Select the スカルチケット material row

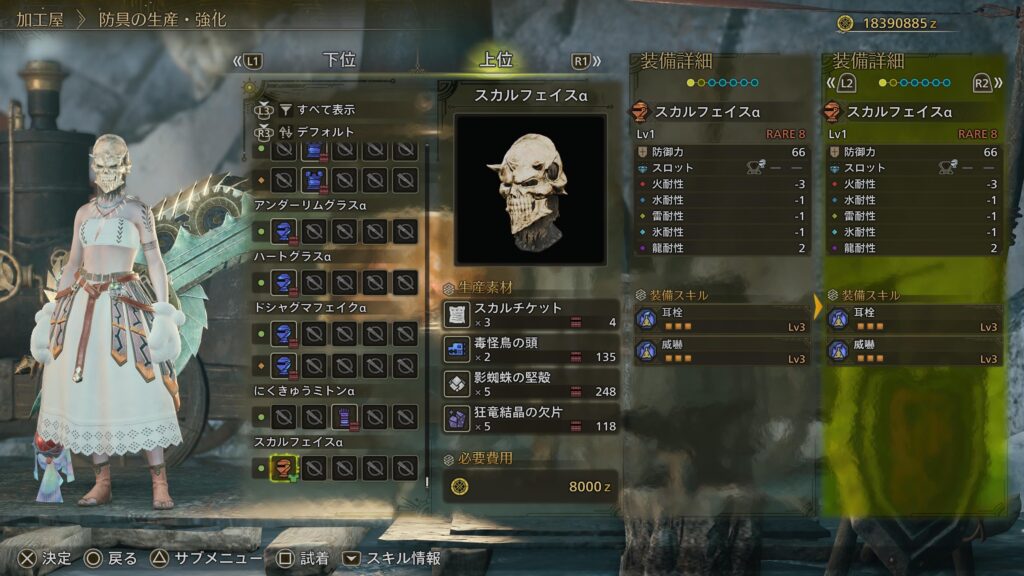click(x=530, y=314)
